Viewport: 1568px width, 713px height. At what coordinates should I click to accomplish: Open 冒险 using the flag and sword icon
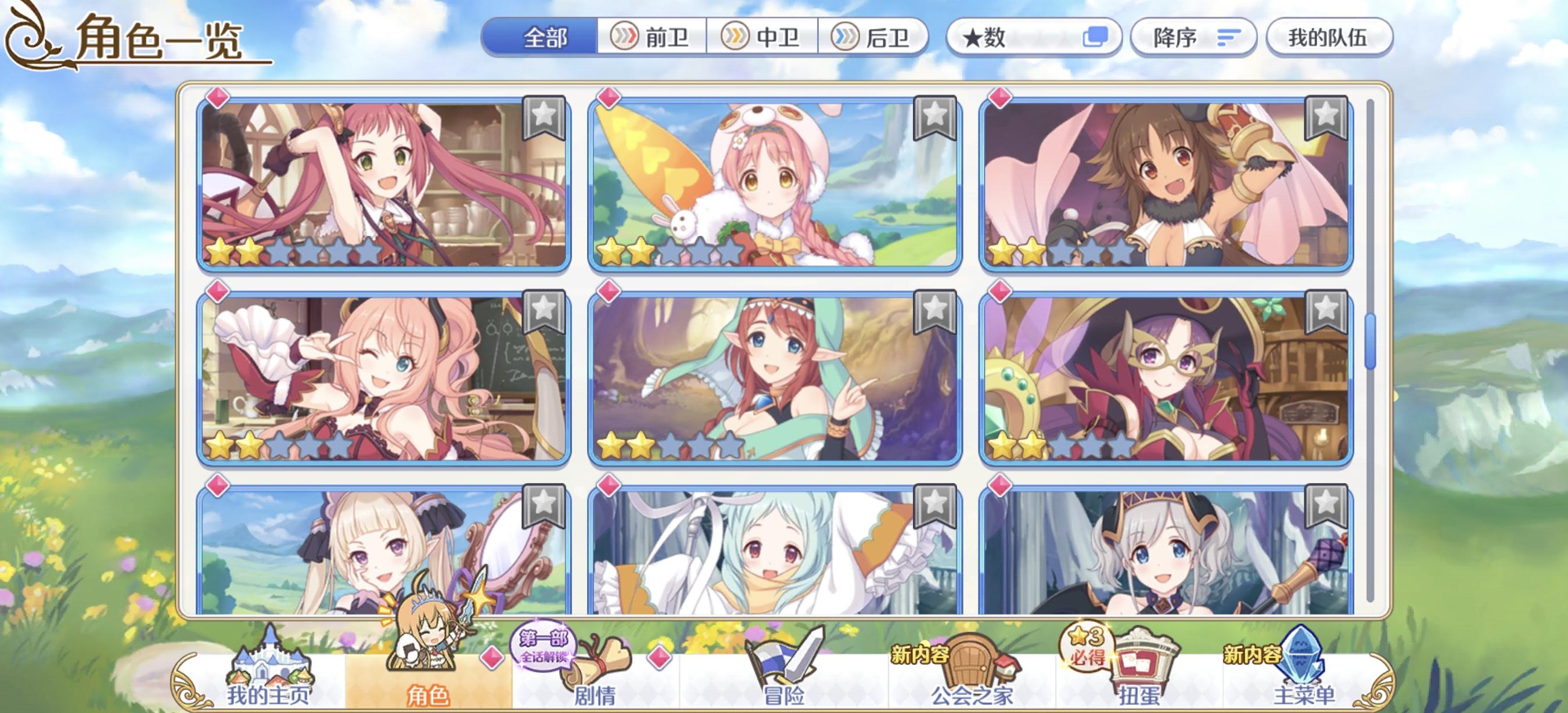pos(786,655)
